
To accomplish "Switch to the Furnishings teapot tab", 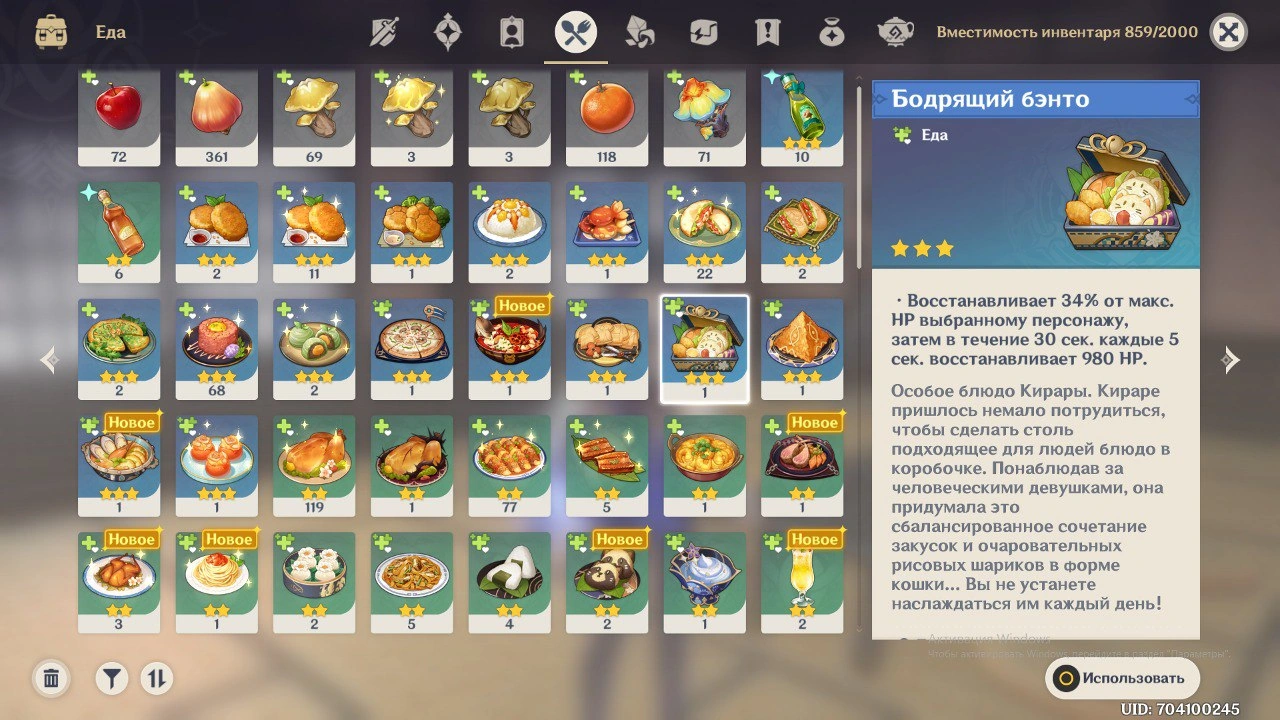I will pyautogui.click(x=895, y=32).
